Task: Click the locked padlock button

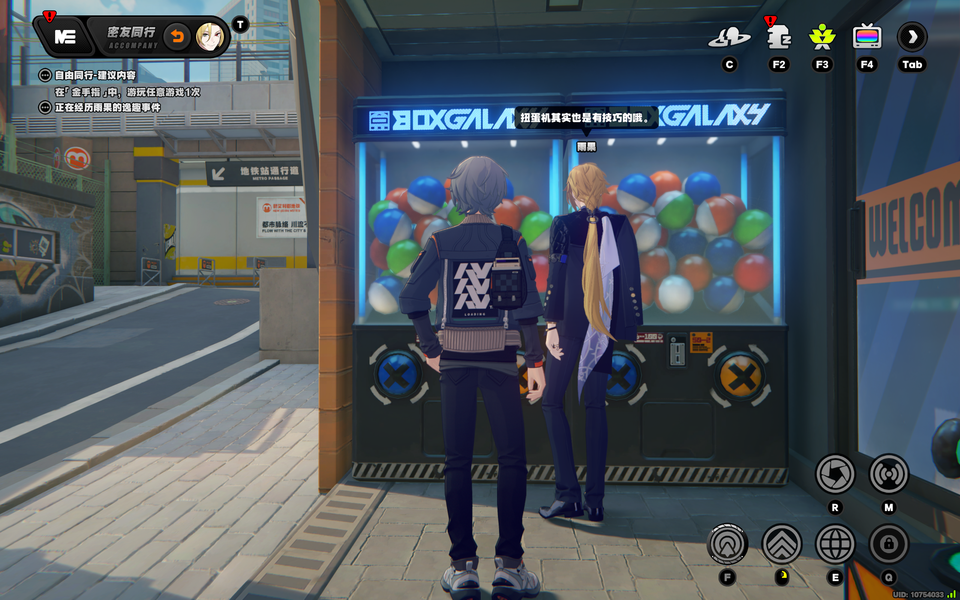Action: point(889,544)
